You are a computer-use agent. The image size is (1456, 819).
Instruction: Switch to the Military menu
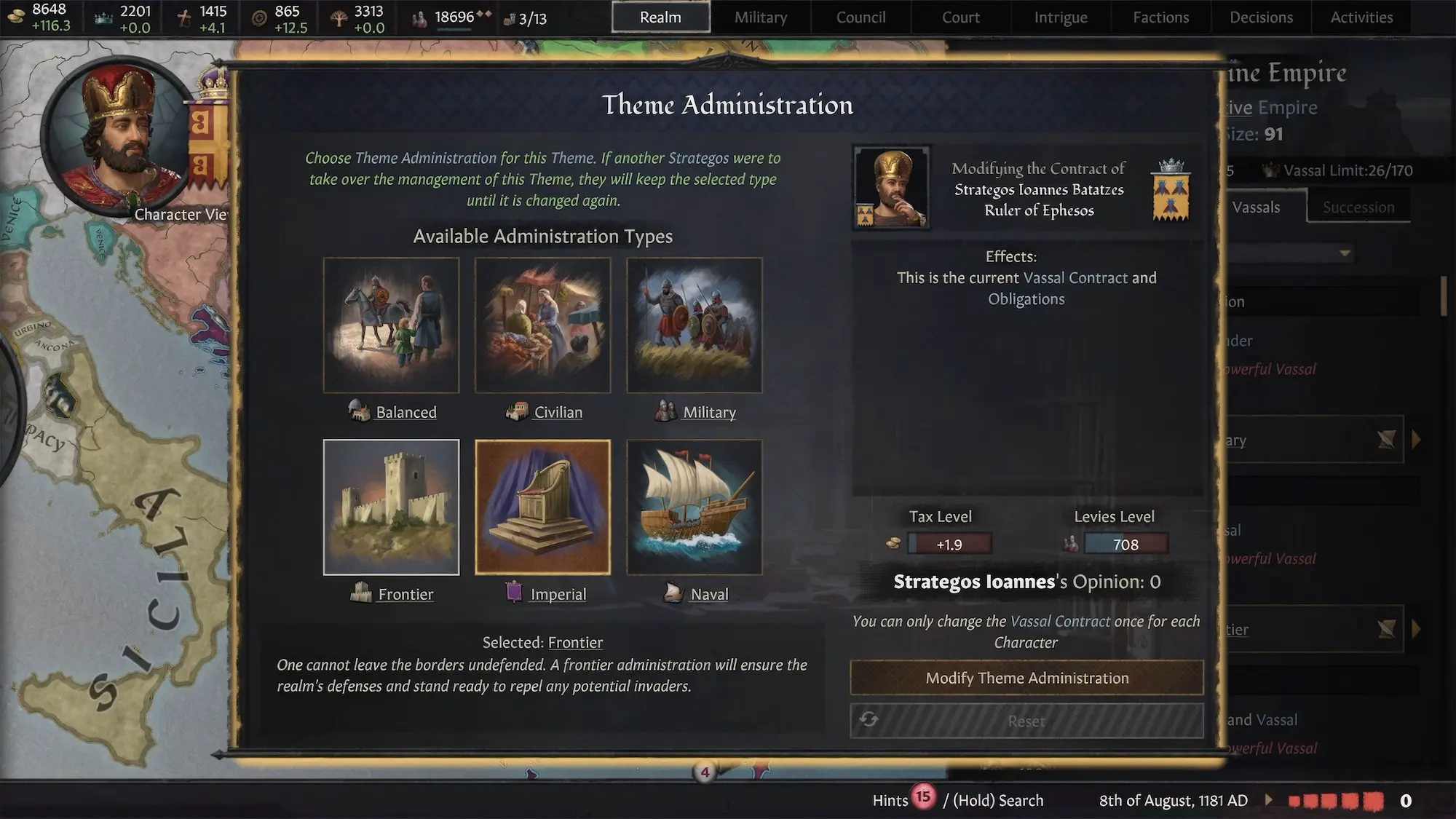(760, 17)
